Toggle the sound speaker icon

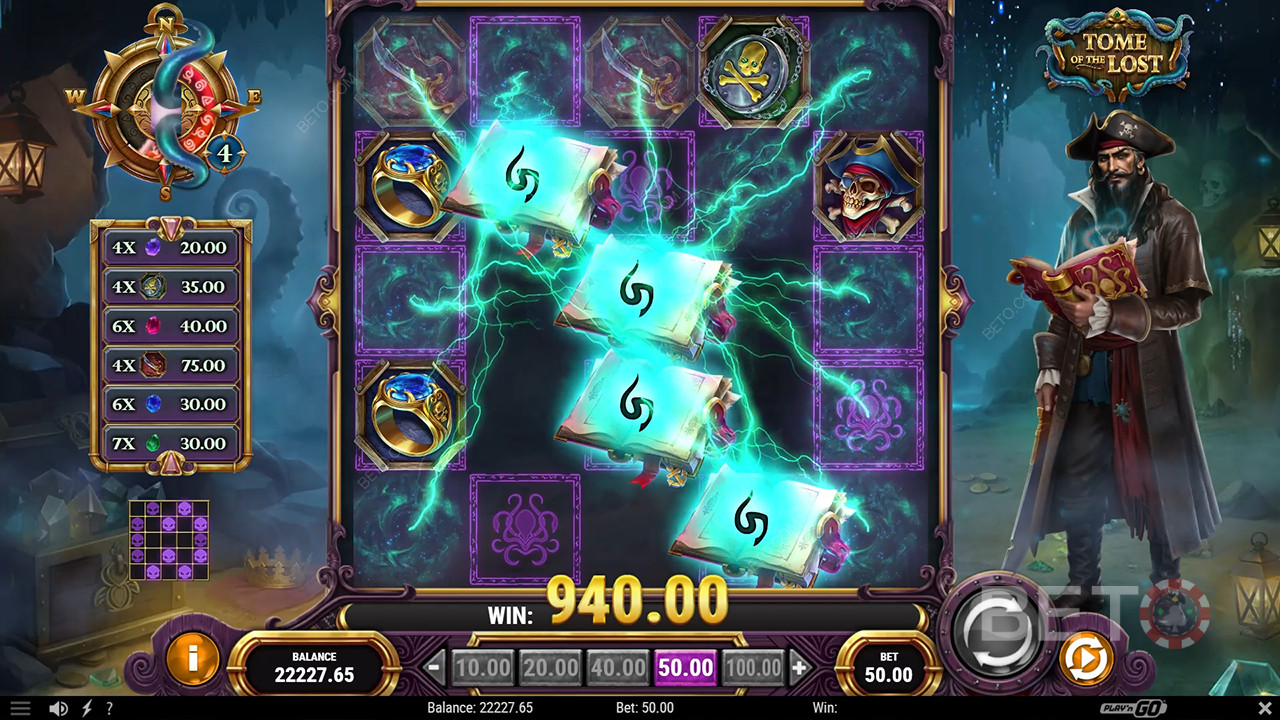[59, 708]
